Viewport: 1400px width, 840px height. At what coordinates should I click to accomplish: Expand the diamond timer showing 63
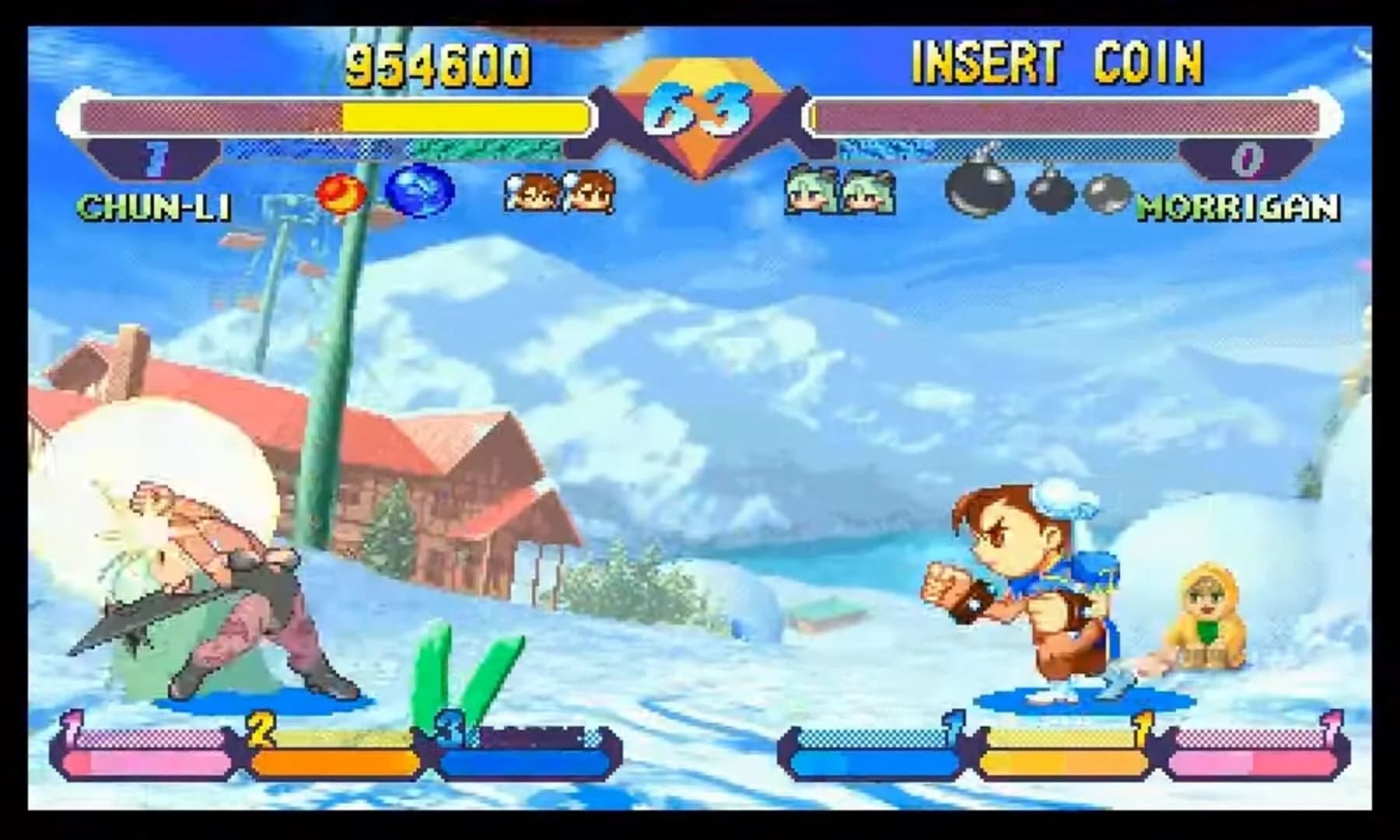coord(698,109)
